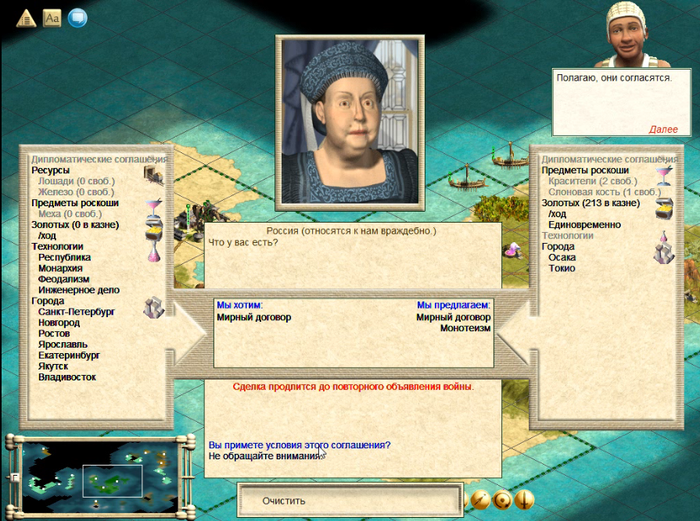700x521 pixels.
Task: Ask 'Вы примете условия этого соглашения?'
Action: [x=299, y=445]
